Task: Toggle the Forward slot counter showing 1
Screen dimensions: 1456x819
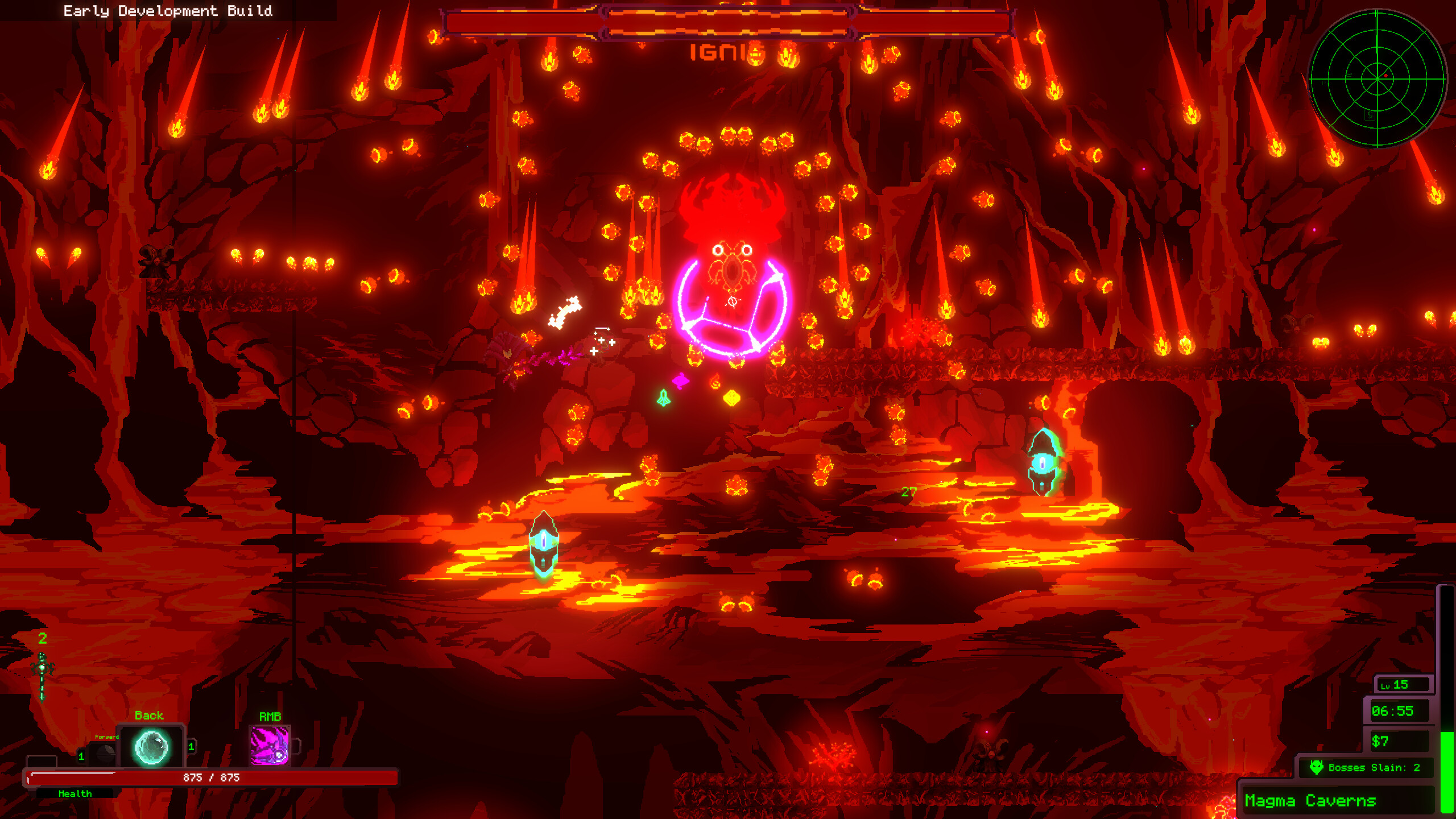Action: click(x=81, y=756)
